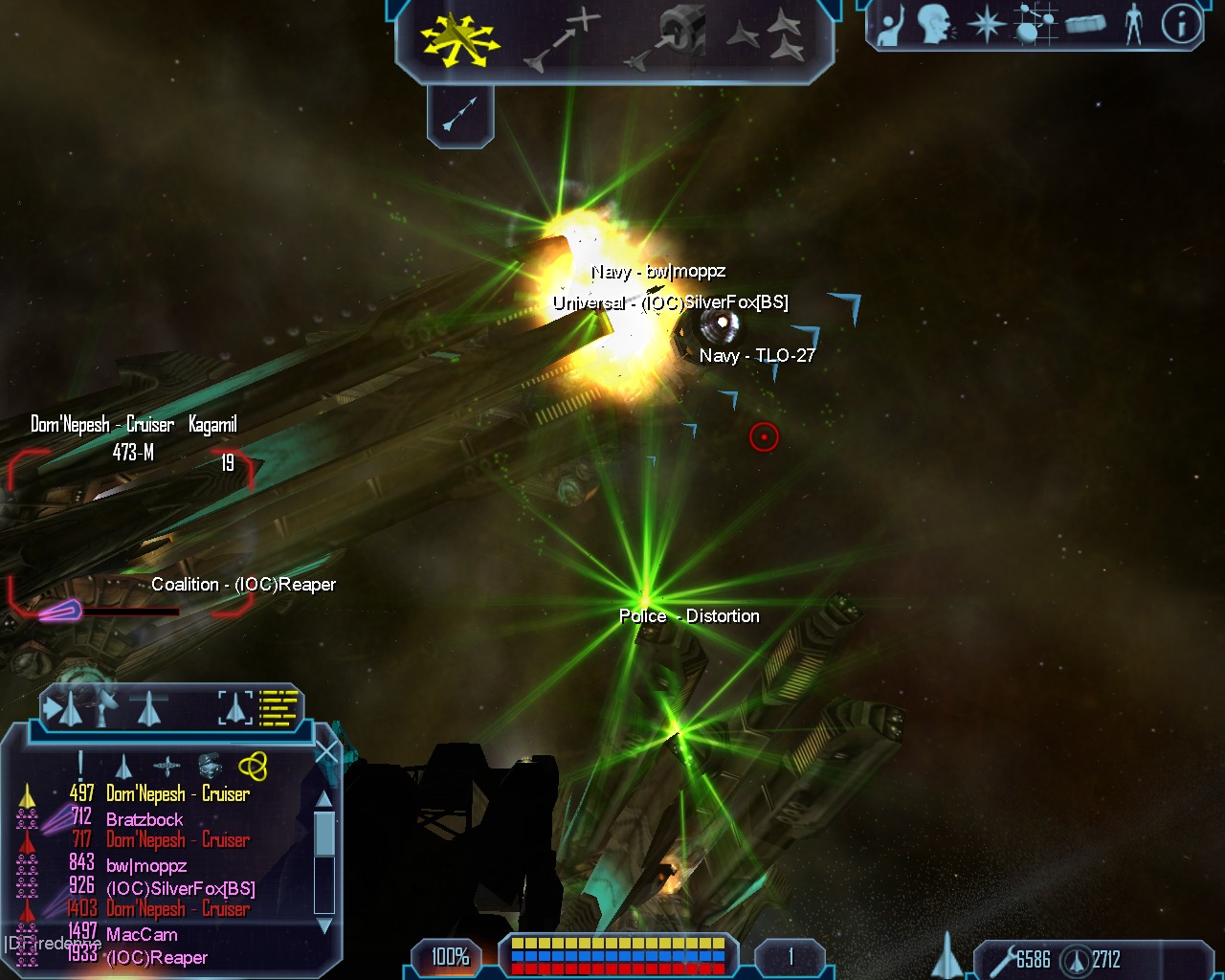Image resolution: width=1225 pixels, height=980 pixels.
Task: Use the wrench repair kit icon
Action: (x=1002, y=959)
